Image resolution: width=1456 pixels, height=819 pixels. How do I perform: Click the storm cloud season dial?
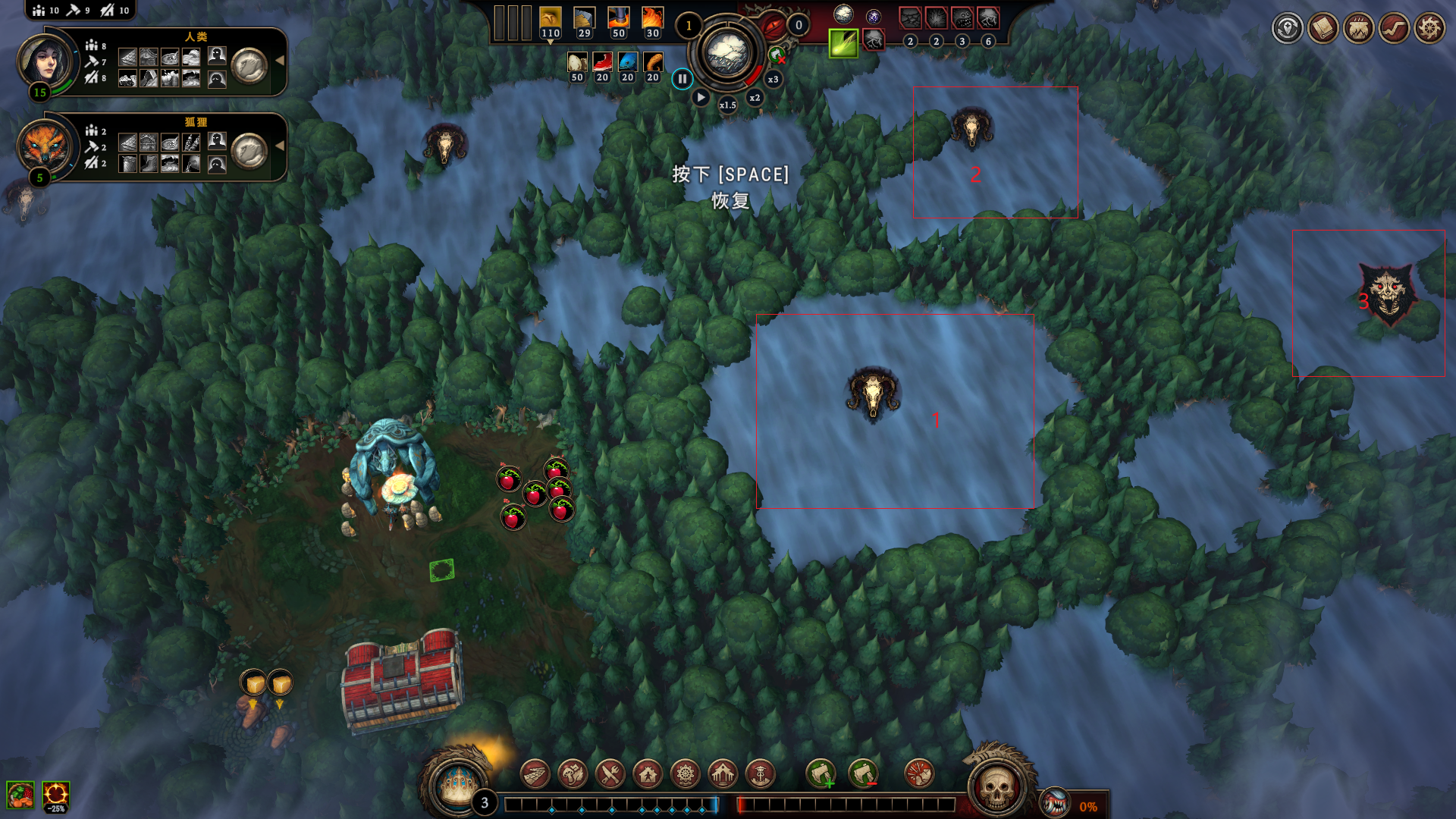pos(727,53)
